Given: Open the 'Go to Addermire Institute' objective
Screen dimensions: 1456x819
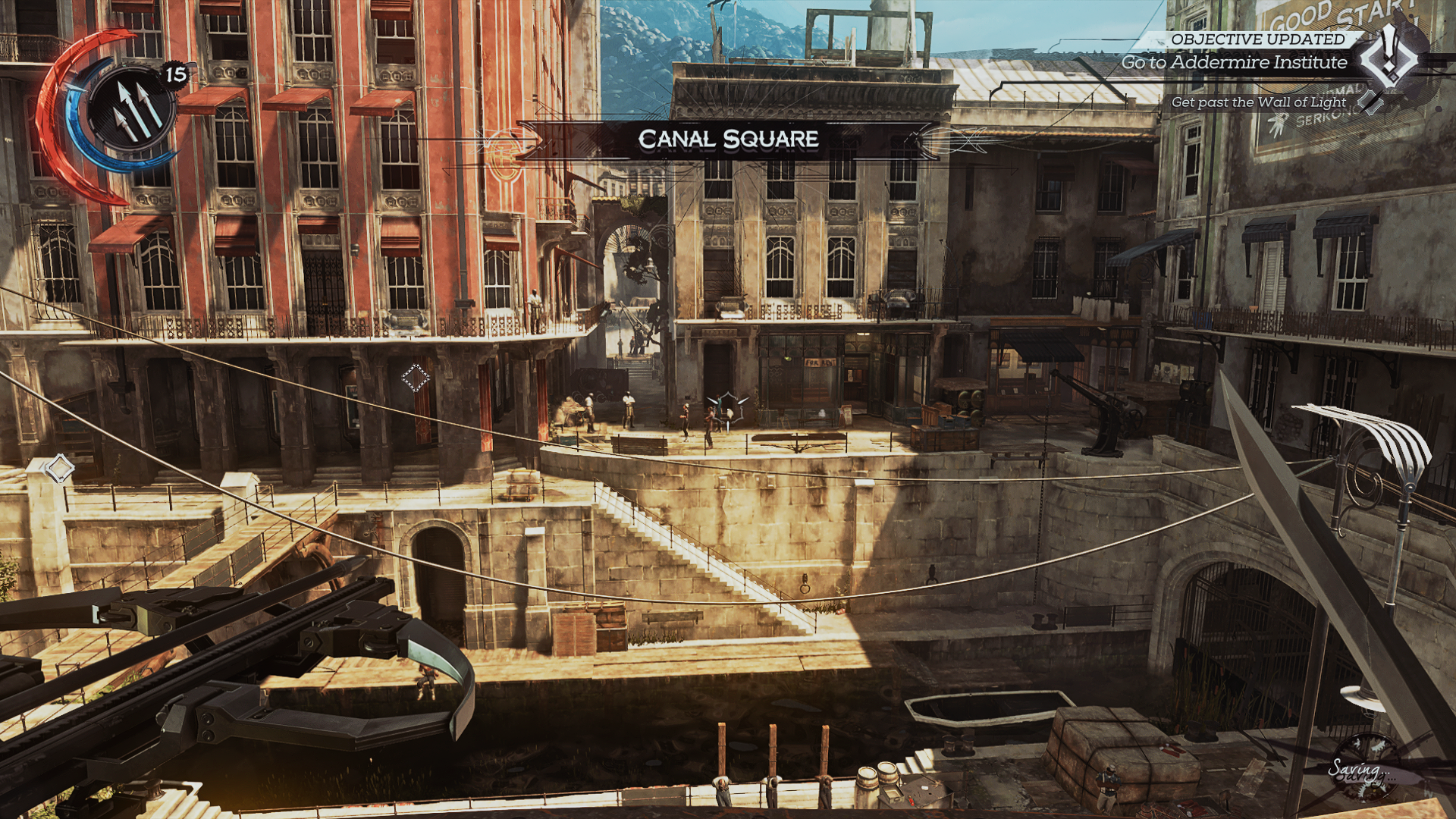Looking at the screenshot, I should [1234, 63].
